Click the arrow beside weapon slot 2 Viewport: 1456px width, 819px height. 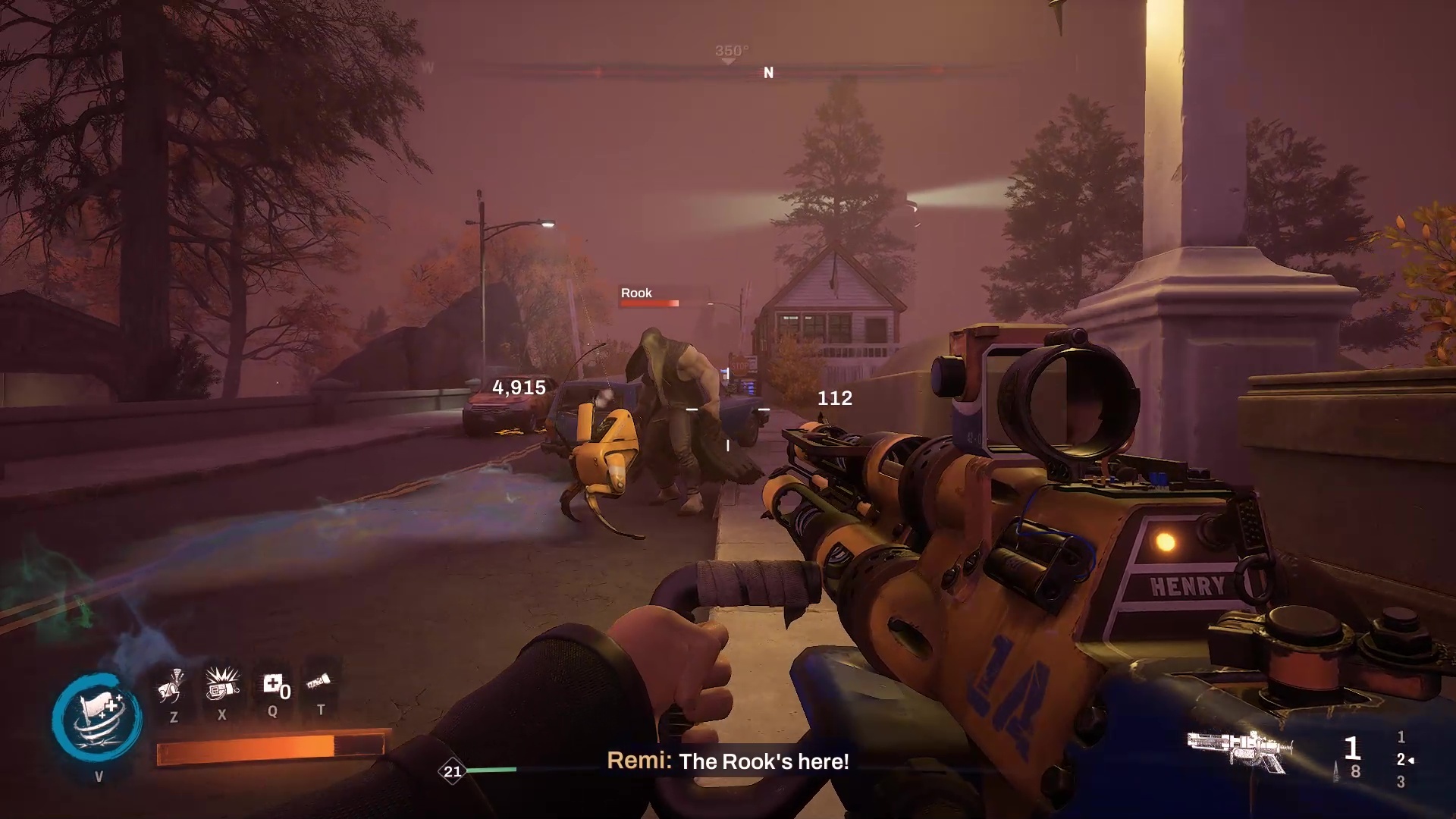[x=1412, y=760]
